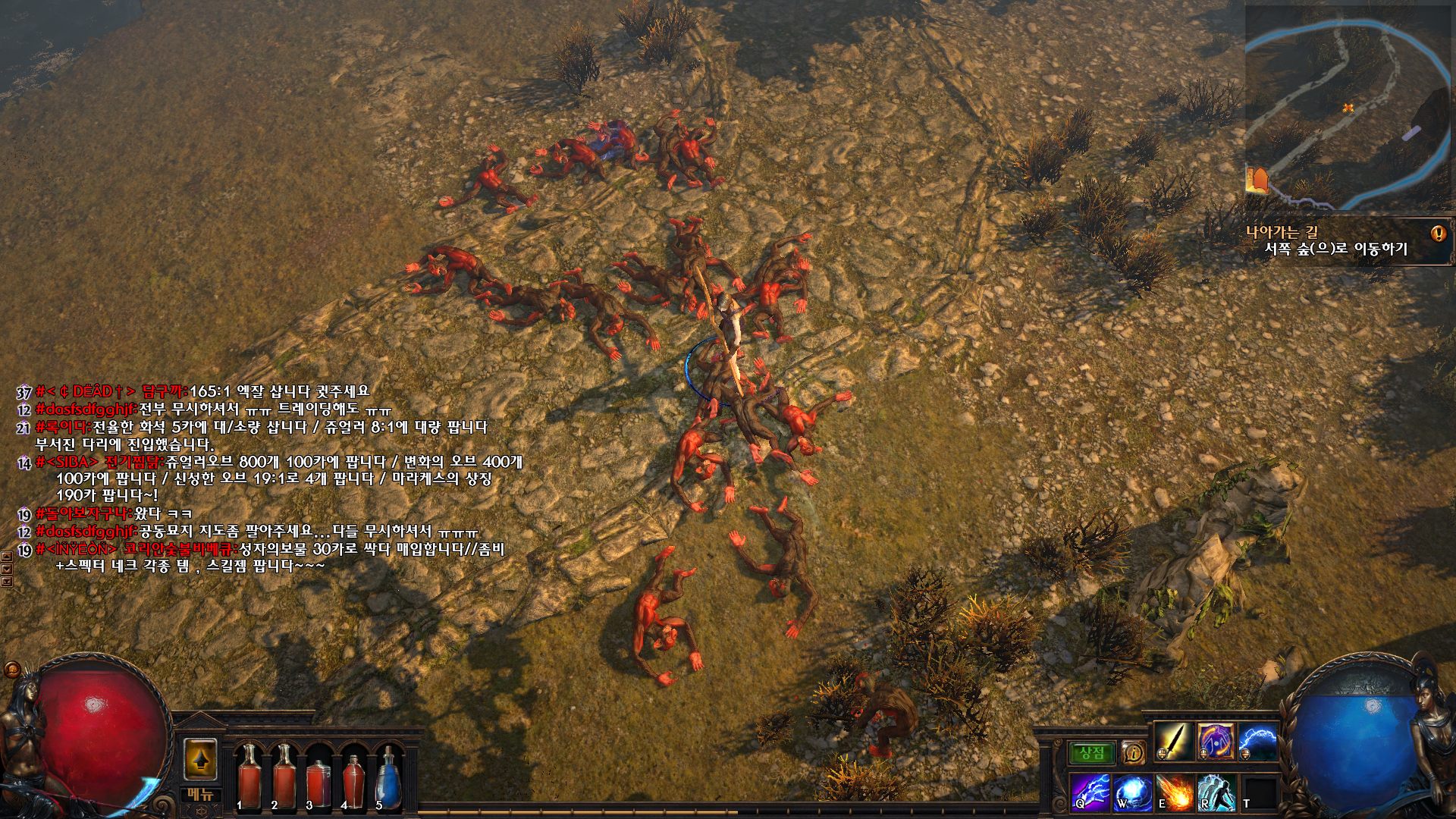Click the yellow arrow level-up button
This screenshot has width=1456, height=819.
click(x=200, y=759)
